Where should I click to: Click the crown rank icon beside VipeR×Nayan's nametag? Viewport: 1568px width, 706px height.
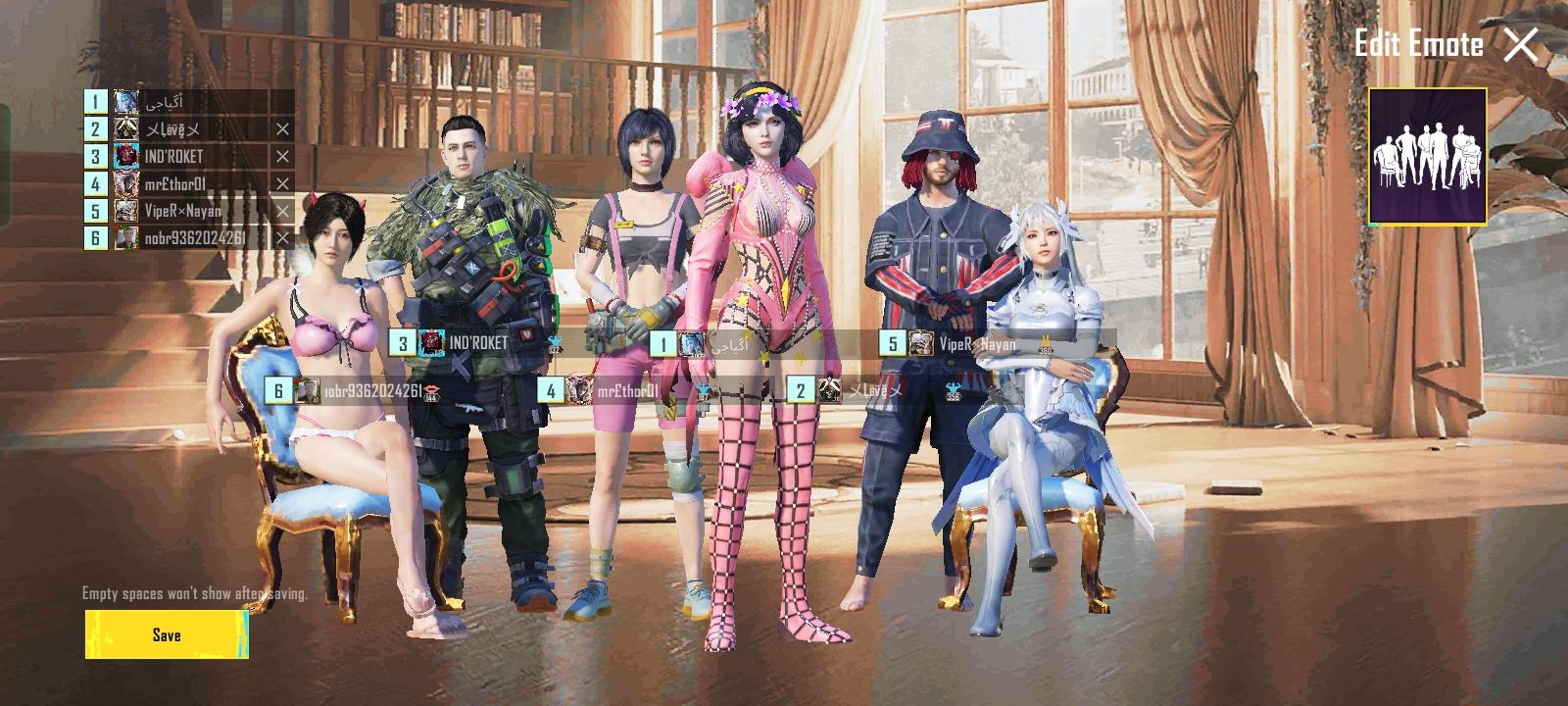(1046, 340)
